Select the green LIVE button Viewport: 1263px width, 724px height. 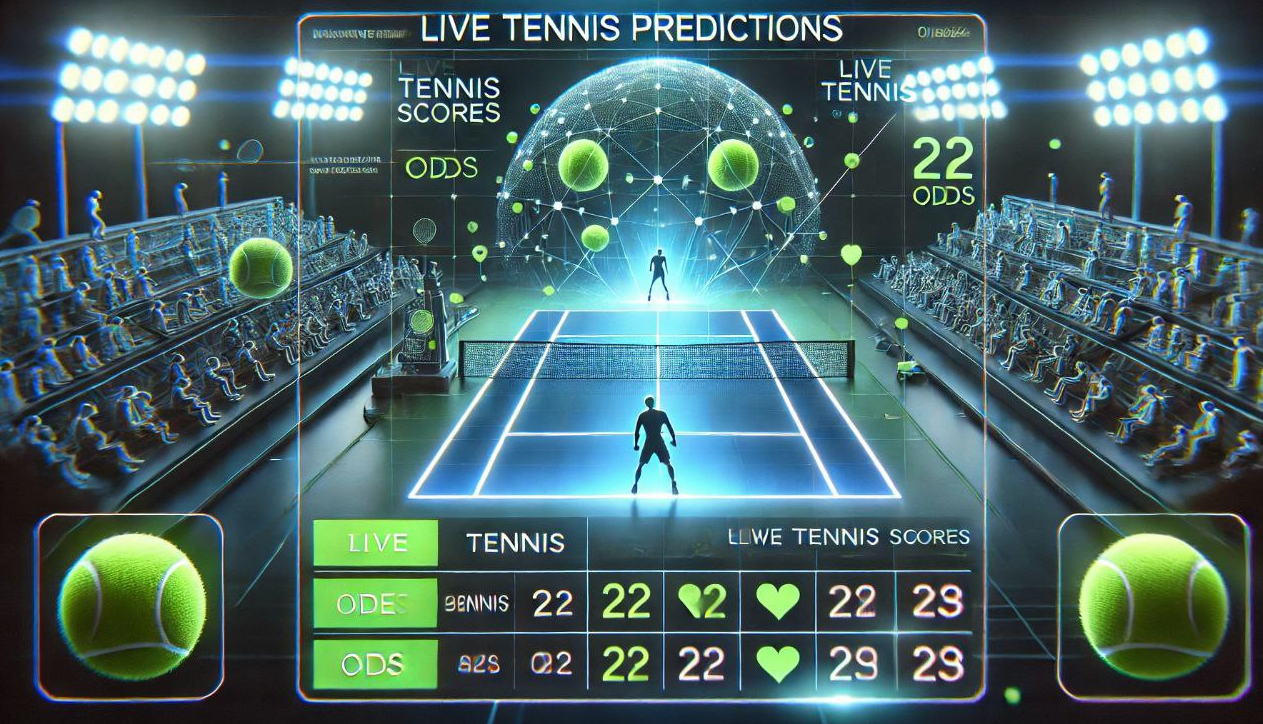click(x=376, y=544)
